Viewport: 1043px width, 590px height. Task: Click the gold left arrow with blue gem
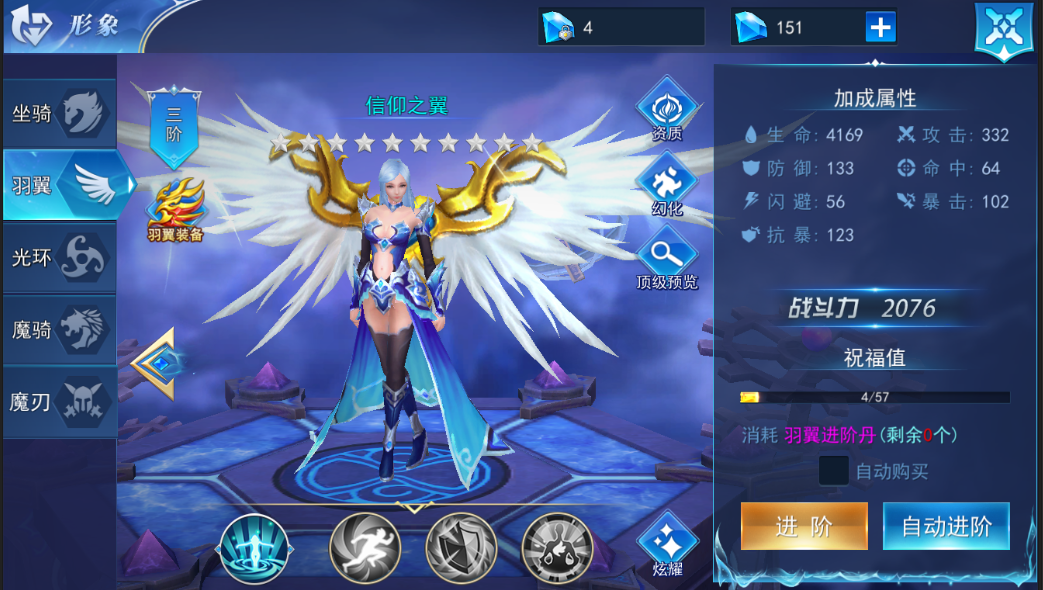click(156, 363)
